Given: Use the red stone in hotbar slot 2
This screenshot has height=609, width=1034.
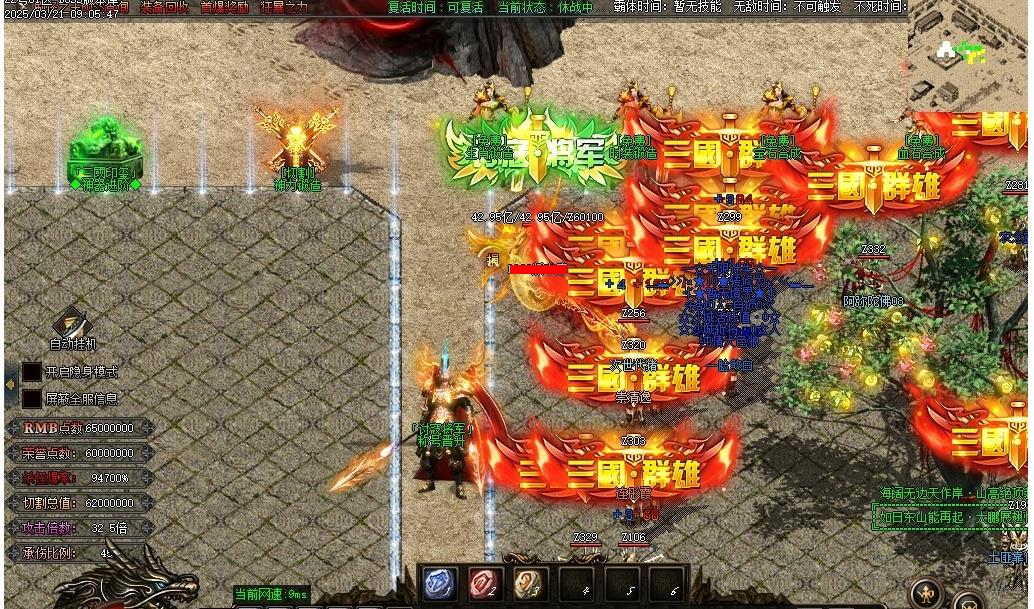Looking at the screenshot, I should coord(485,584).
